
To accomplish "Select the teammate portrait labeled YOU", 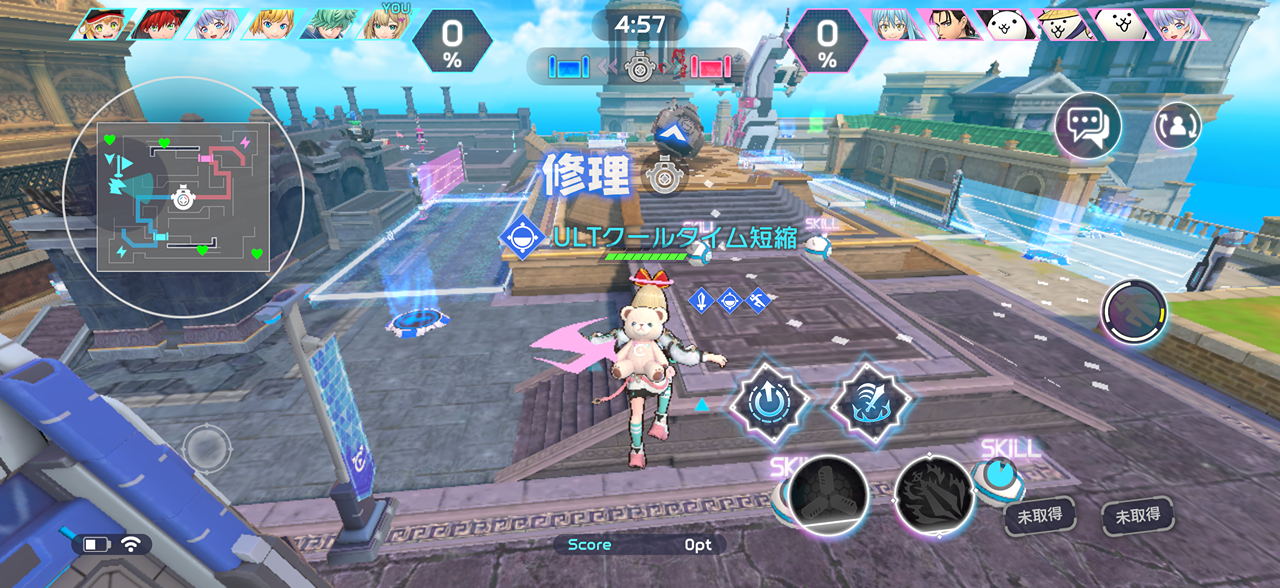I will (x=387, y=24).
